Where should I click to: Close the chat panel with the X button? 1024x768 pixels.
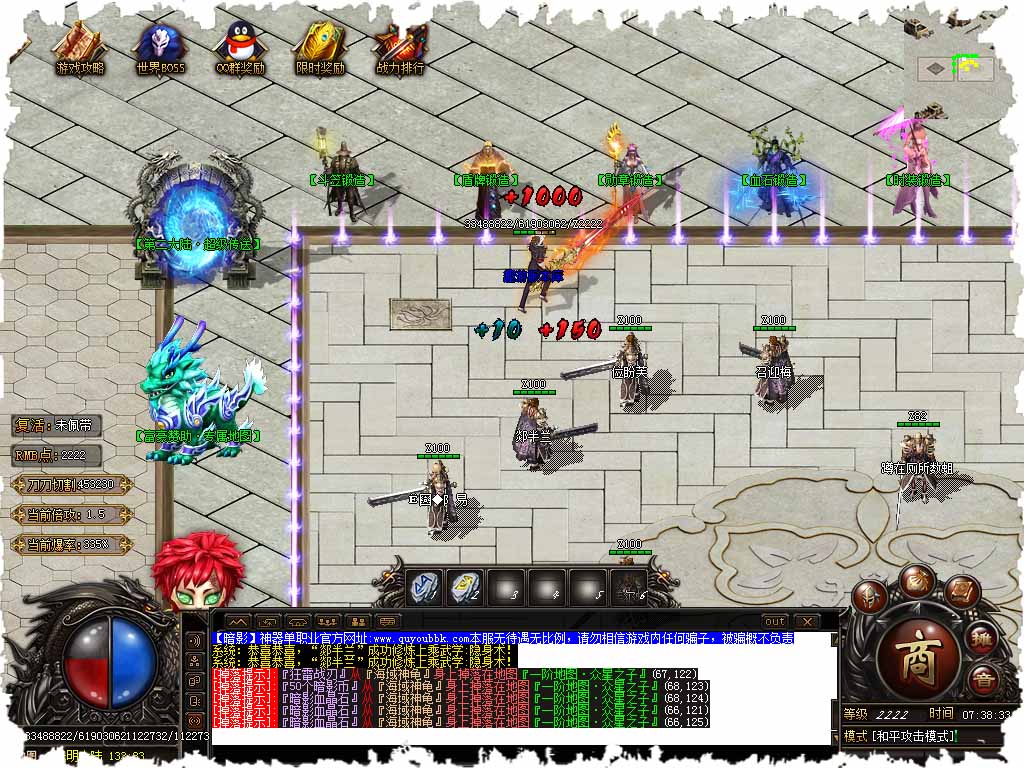(806, 622)
